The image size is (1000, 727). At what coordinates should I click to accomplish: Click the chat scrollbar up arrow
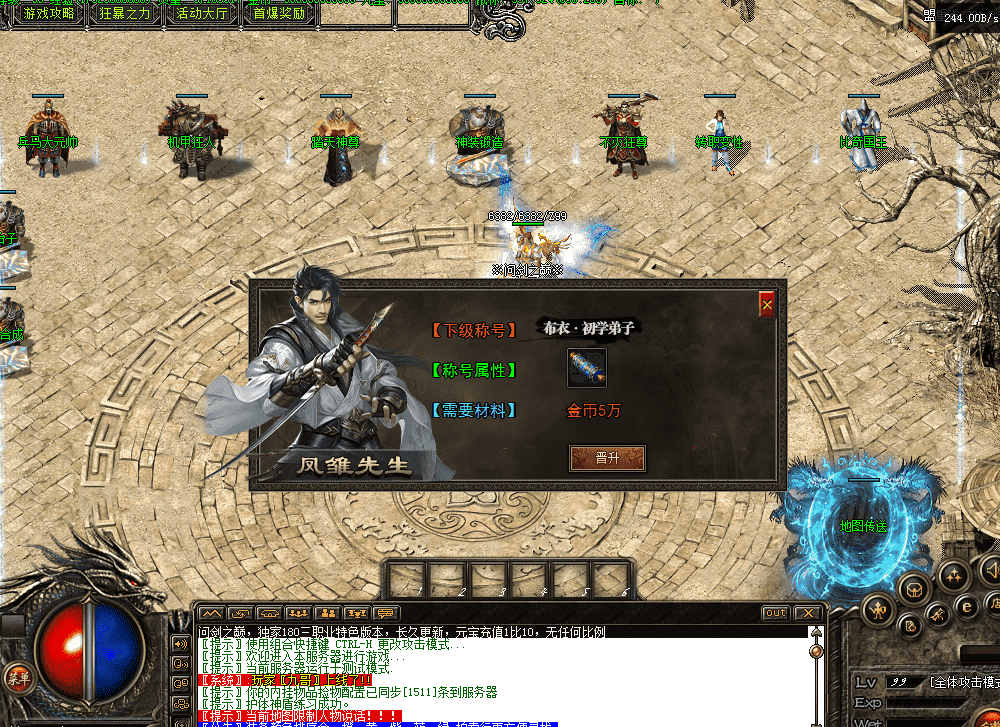816,633
